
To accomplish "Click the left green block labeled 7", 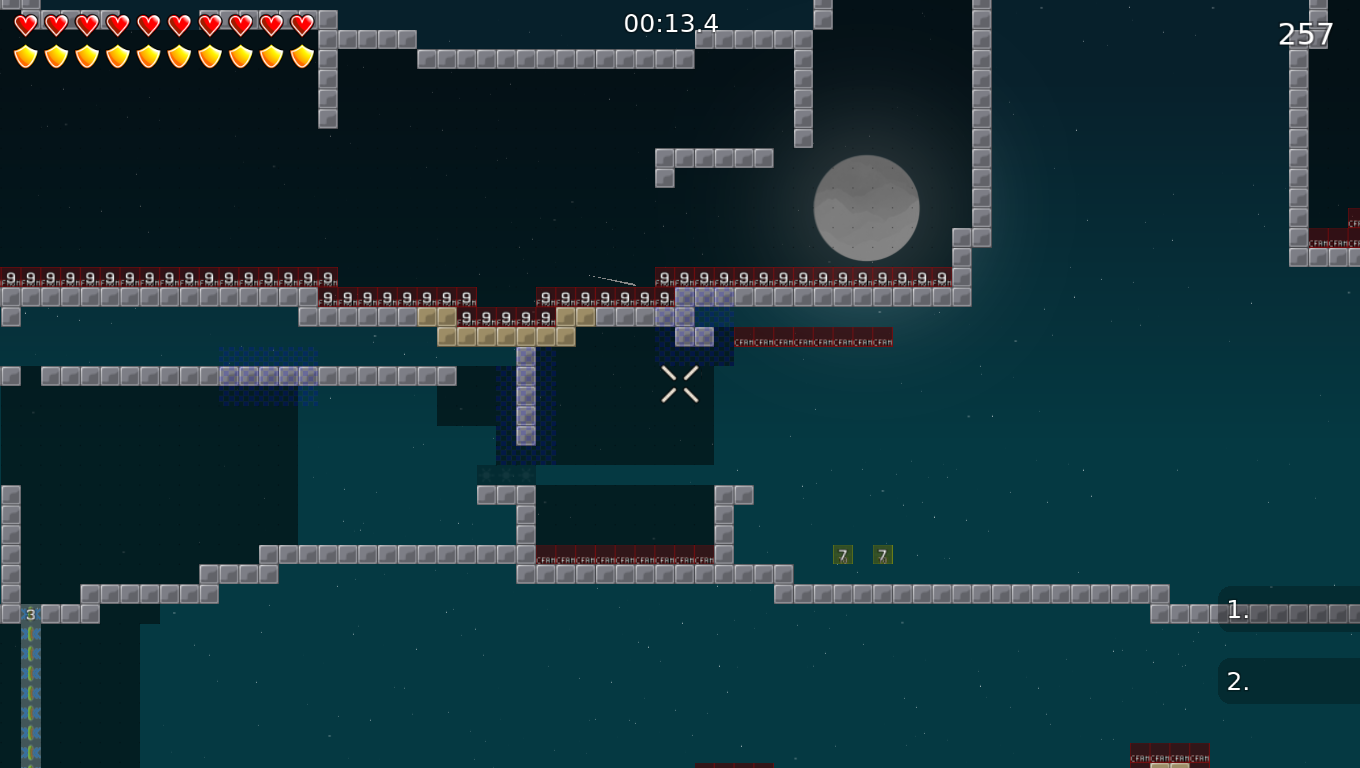I will tap(843, 554).
